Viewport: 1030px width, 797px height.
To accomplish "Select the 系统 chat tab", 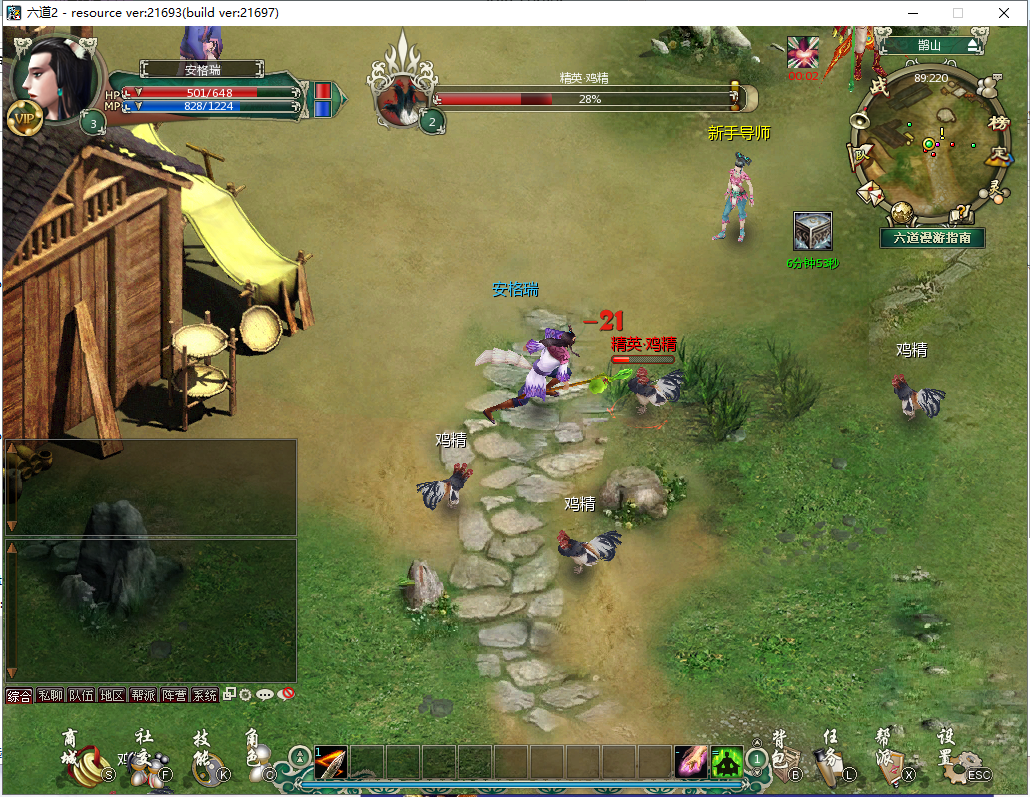I will pos(204,695).
